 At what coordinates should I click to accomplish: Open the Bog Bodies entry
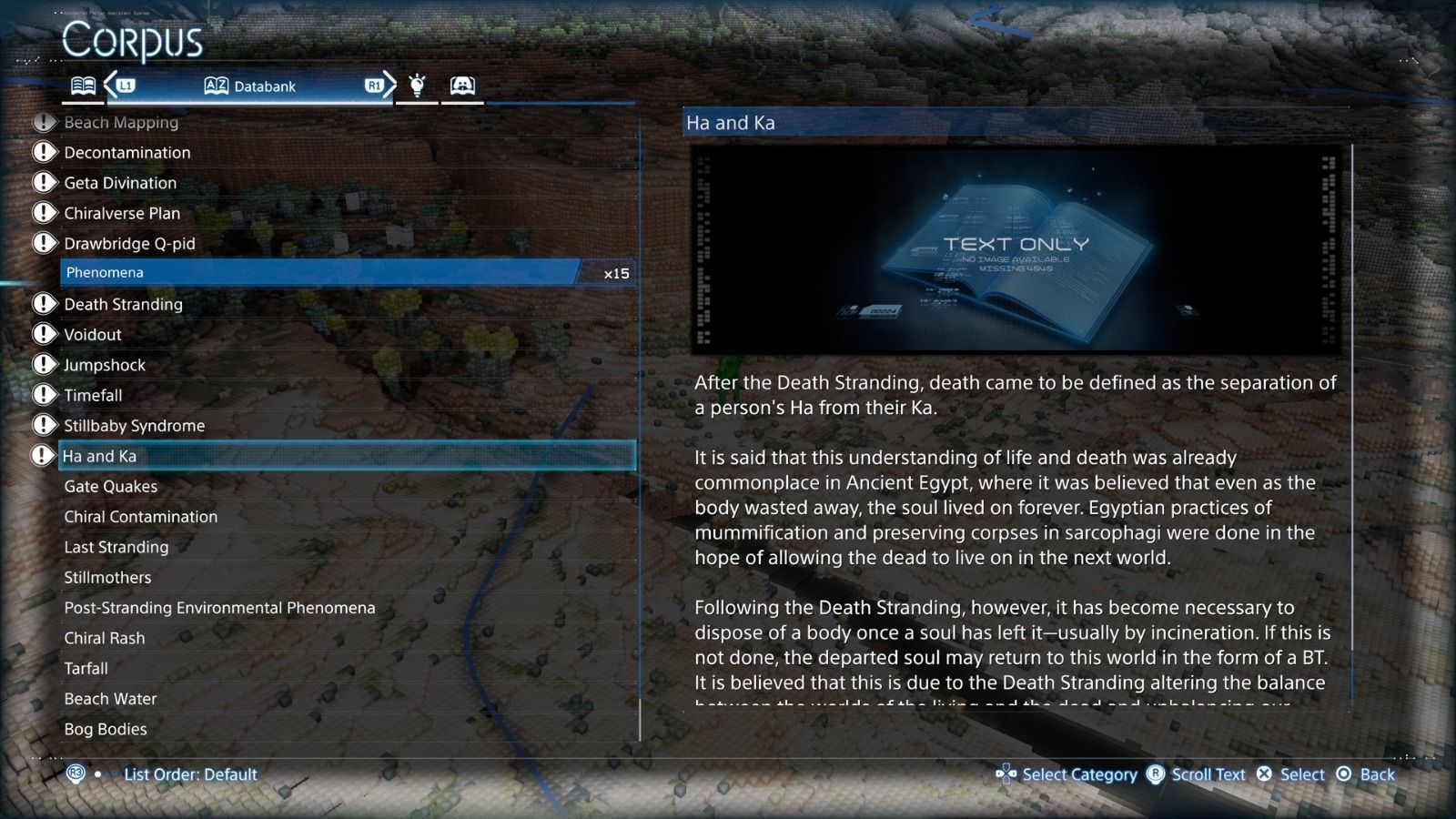point(106,729)
